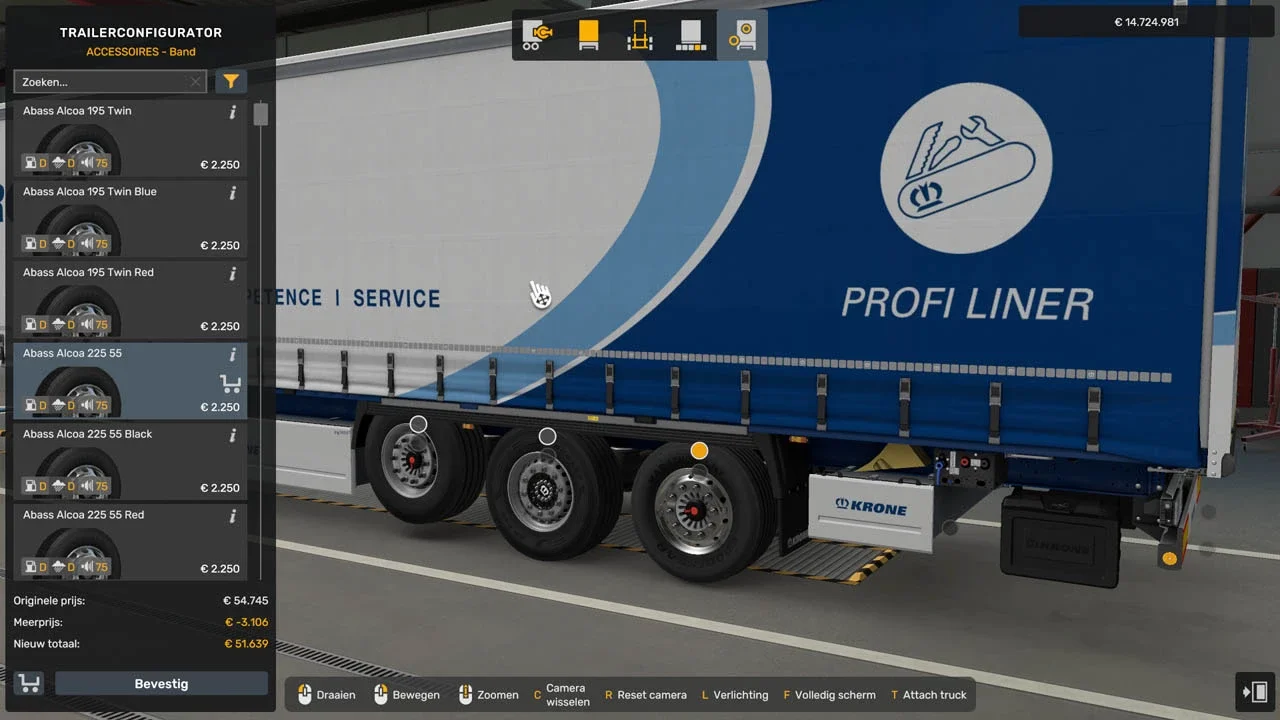Select the highlighted rear wheel marker
The image size is (1280, 720).
click(699, 450)
